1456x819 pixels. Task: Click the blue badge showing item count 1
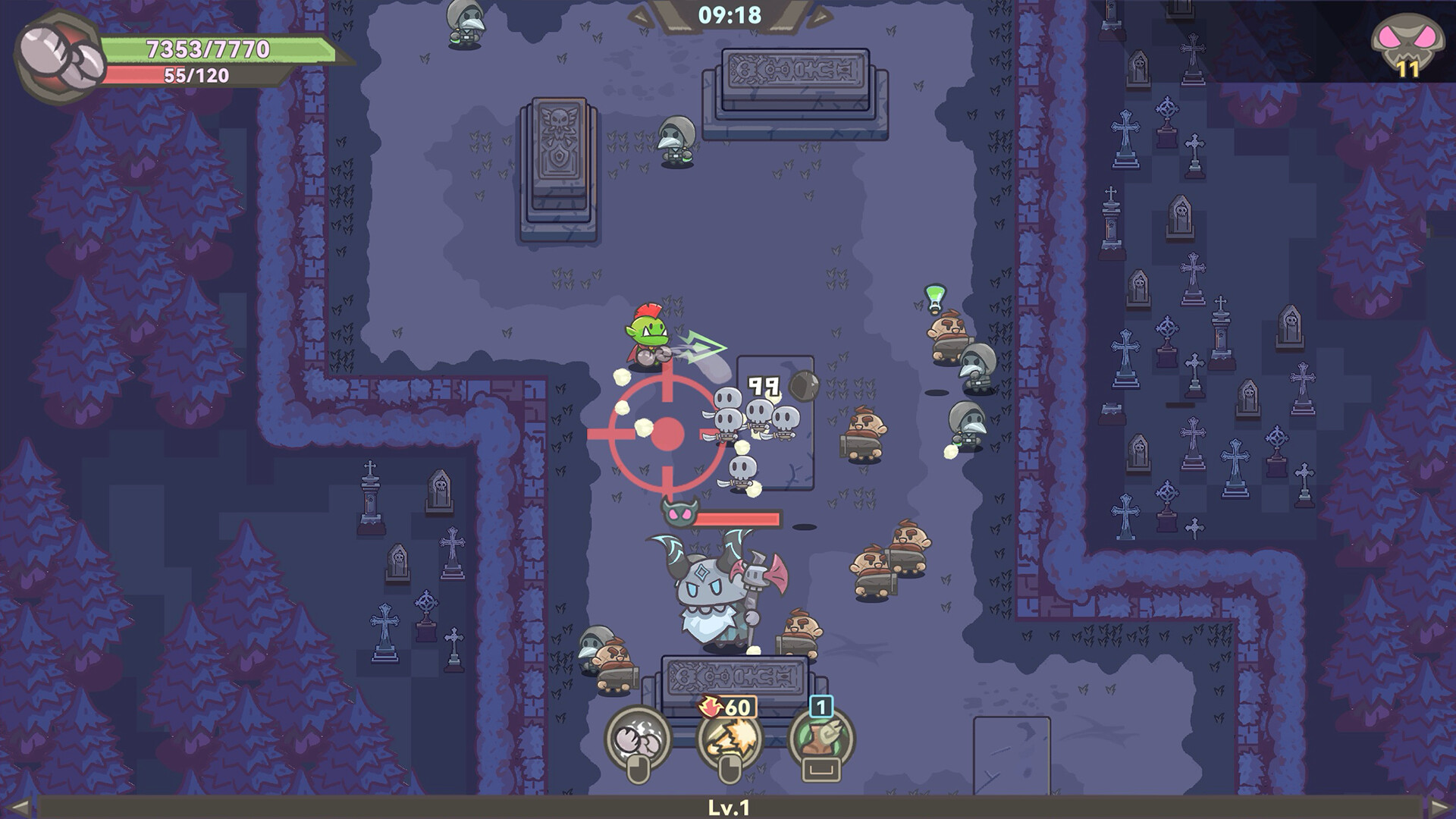821,705
